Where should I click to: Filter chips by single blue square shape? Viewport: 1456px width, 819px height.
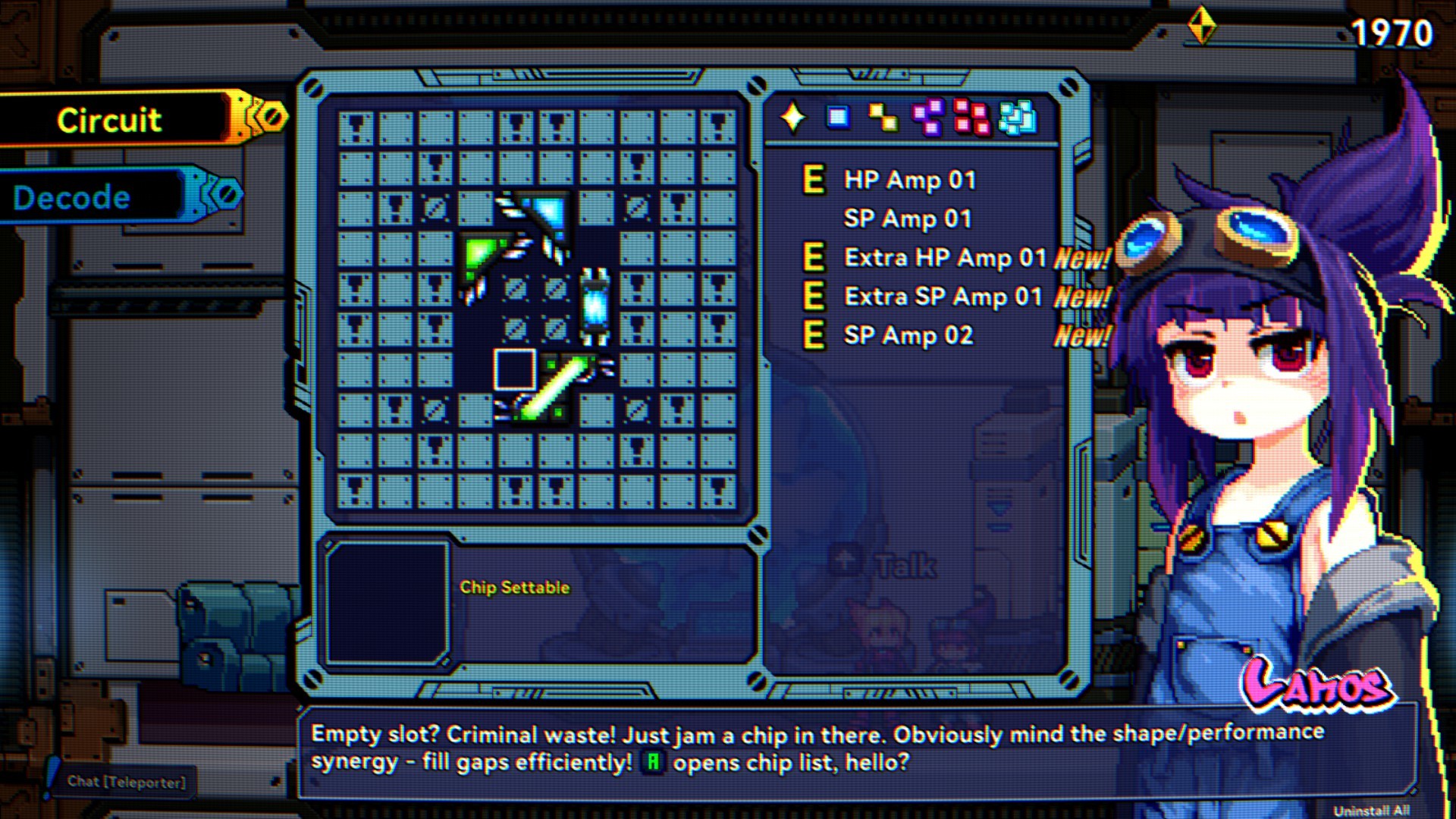[x=838, y=118]
